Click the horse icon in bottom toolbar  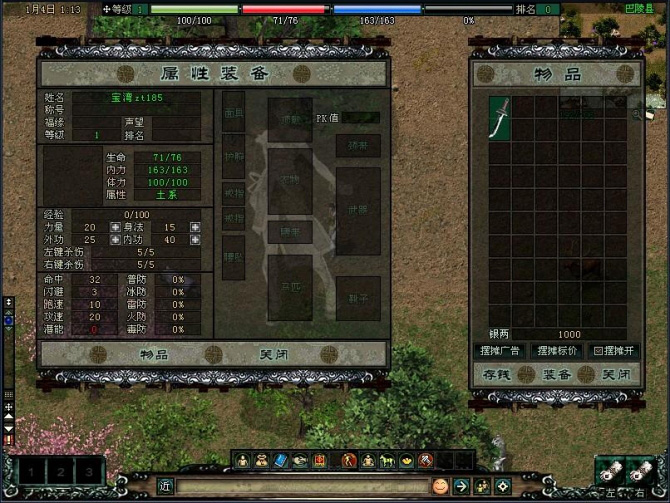coord(387,460)
